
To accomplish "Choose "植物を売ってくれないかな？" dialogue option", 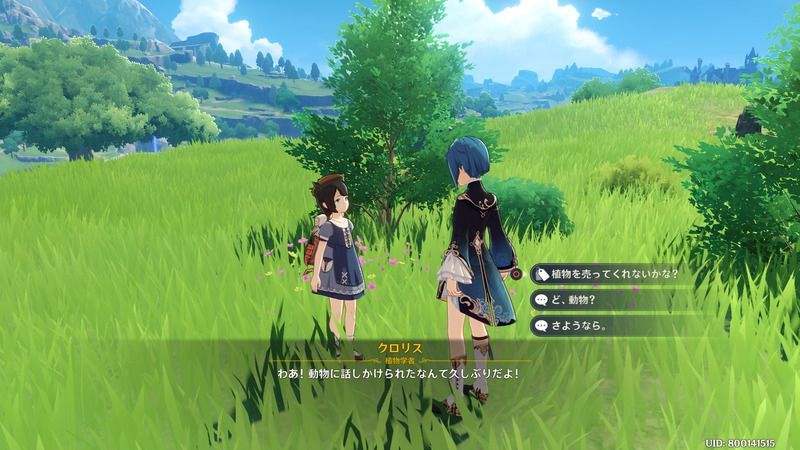I will 614,273.
